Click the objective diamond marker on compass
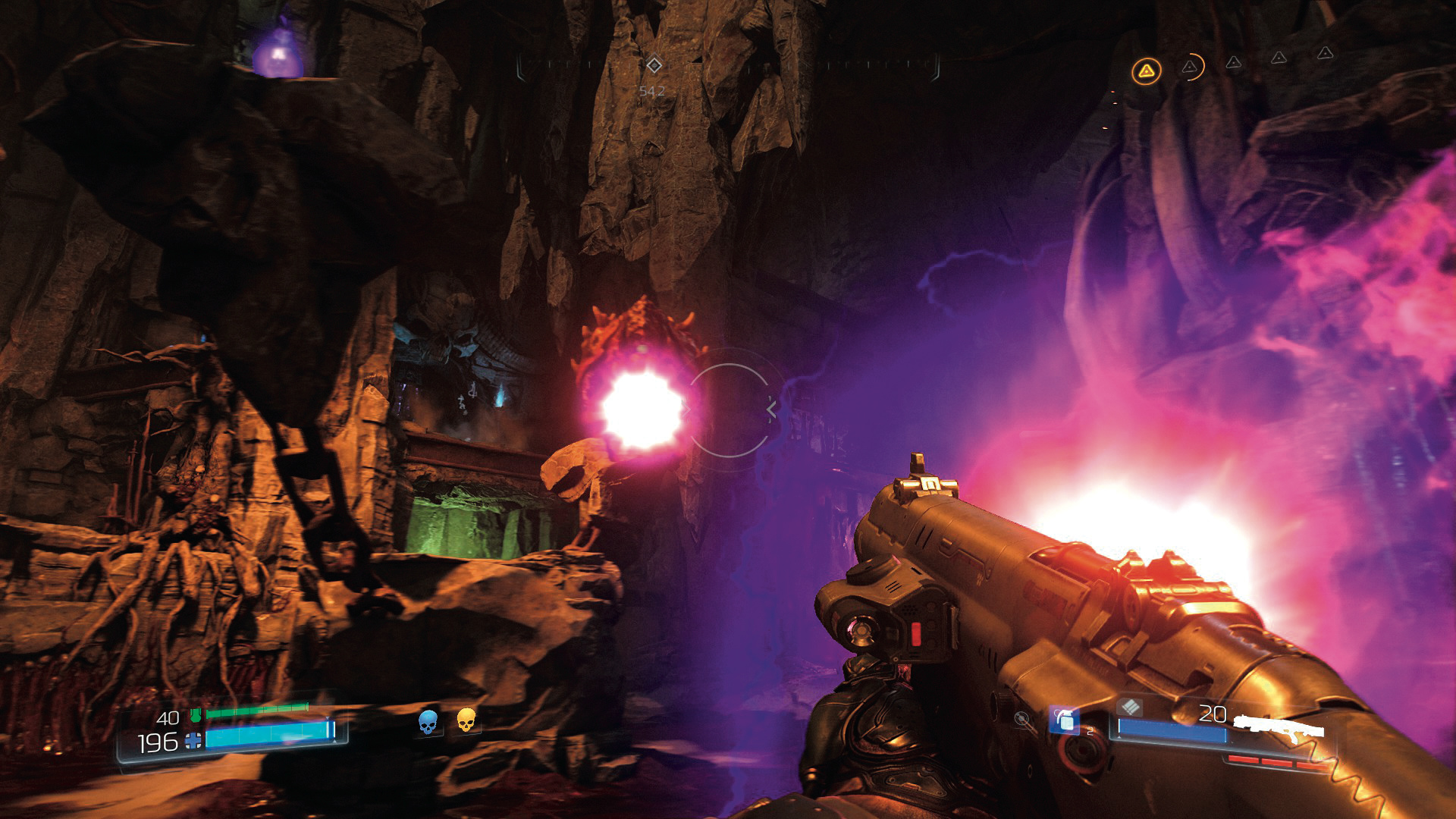 point(654,65)
